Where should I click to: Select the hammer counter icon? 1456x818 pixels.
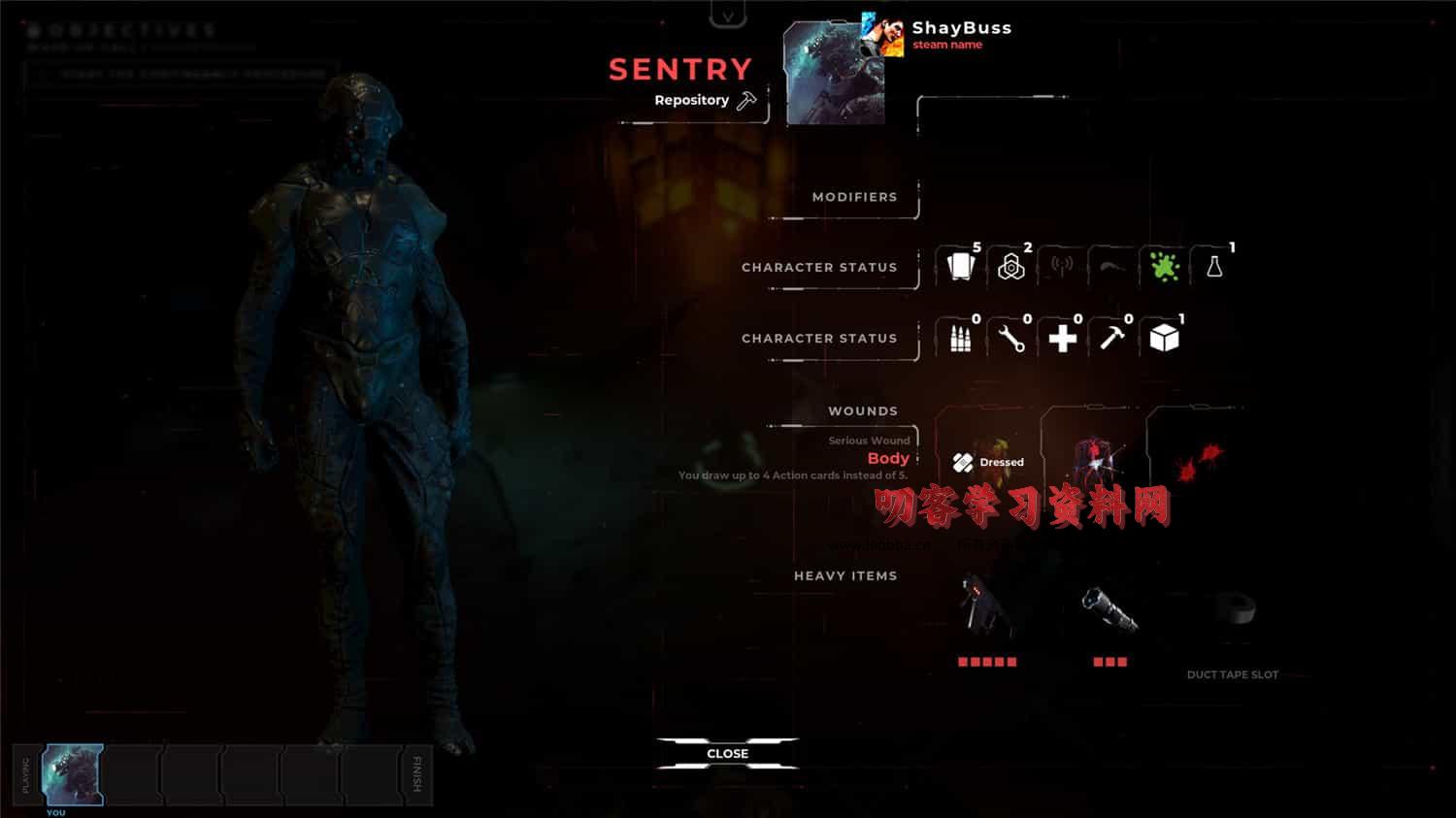pyautogui.click(x=1112, y=338)
